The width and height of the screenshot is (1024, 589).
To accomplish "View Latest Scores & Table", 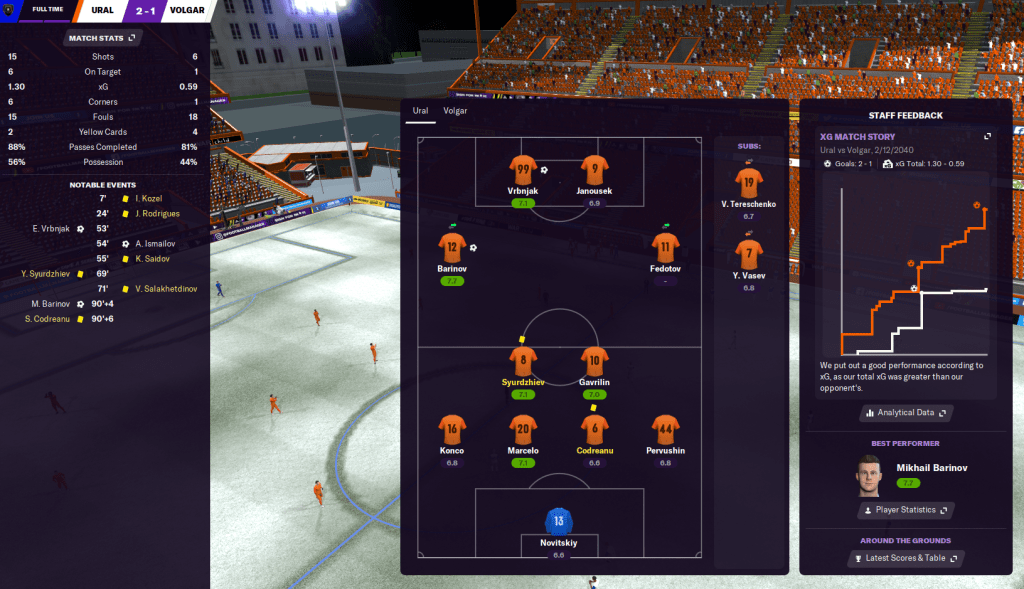I will 906,558.
